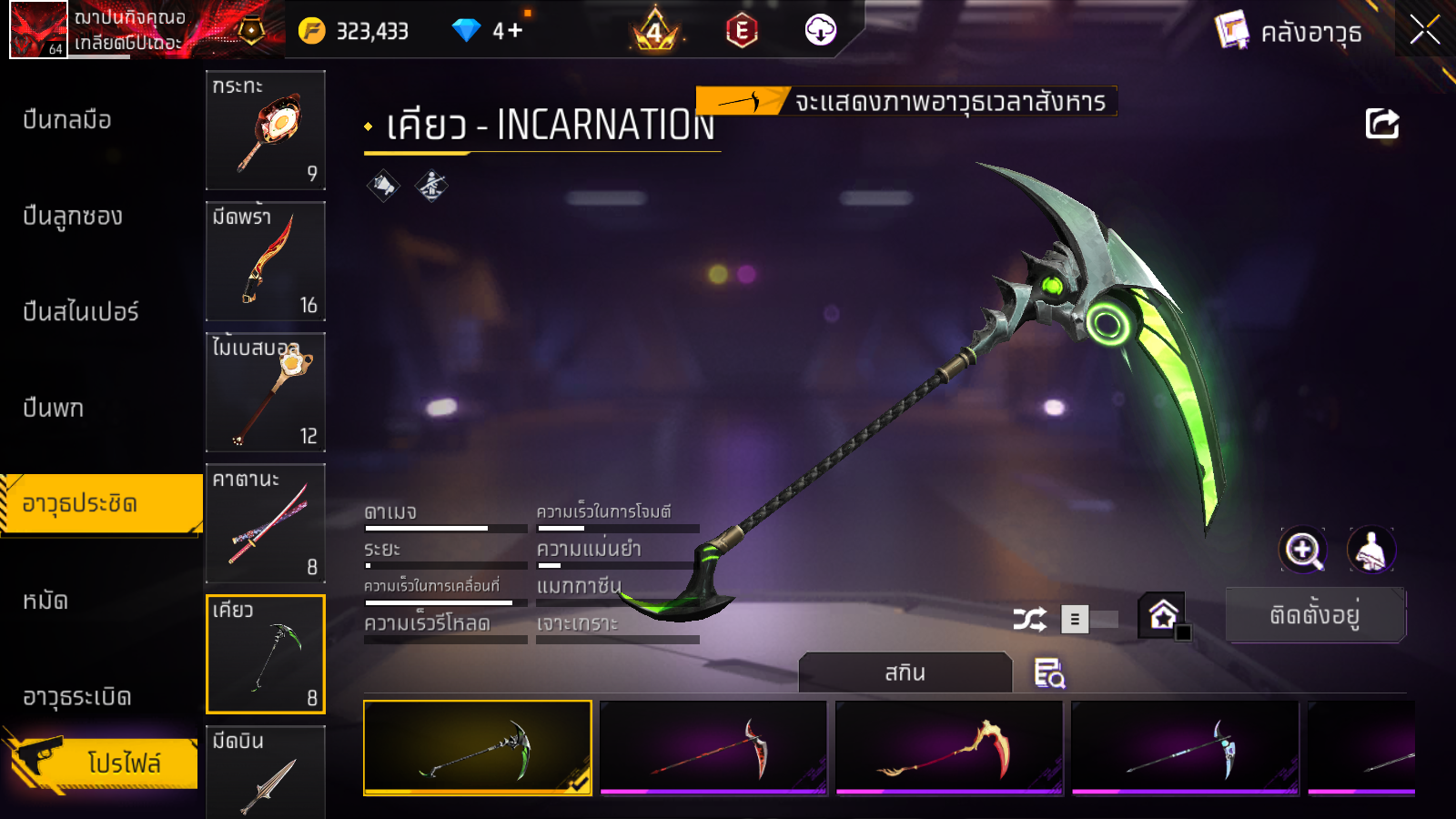Choose the คาตานะ katana weapon
1456x819 pixels.
pyautogui.click(x=266, y=523)
